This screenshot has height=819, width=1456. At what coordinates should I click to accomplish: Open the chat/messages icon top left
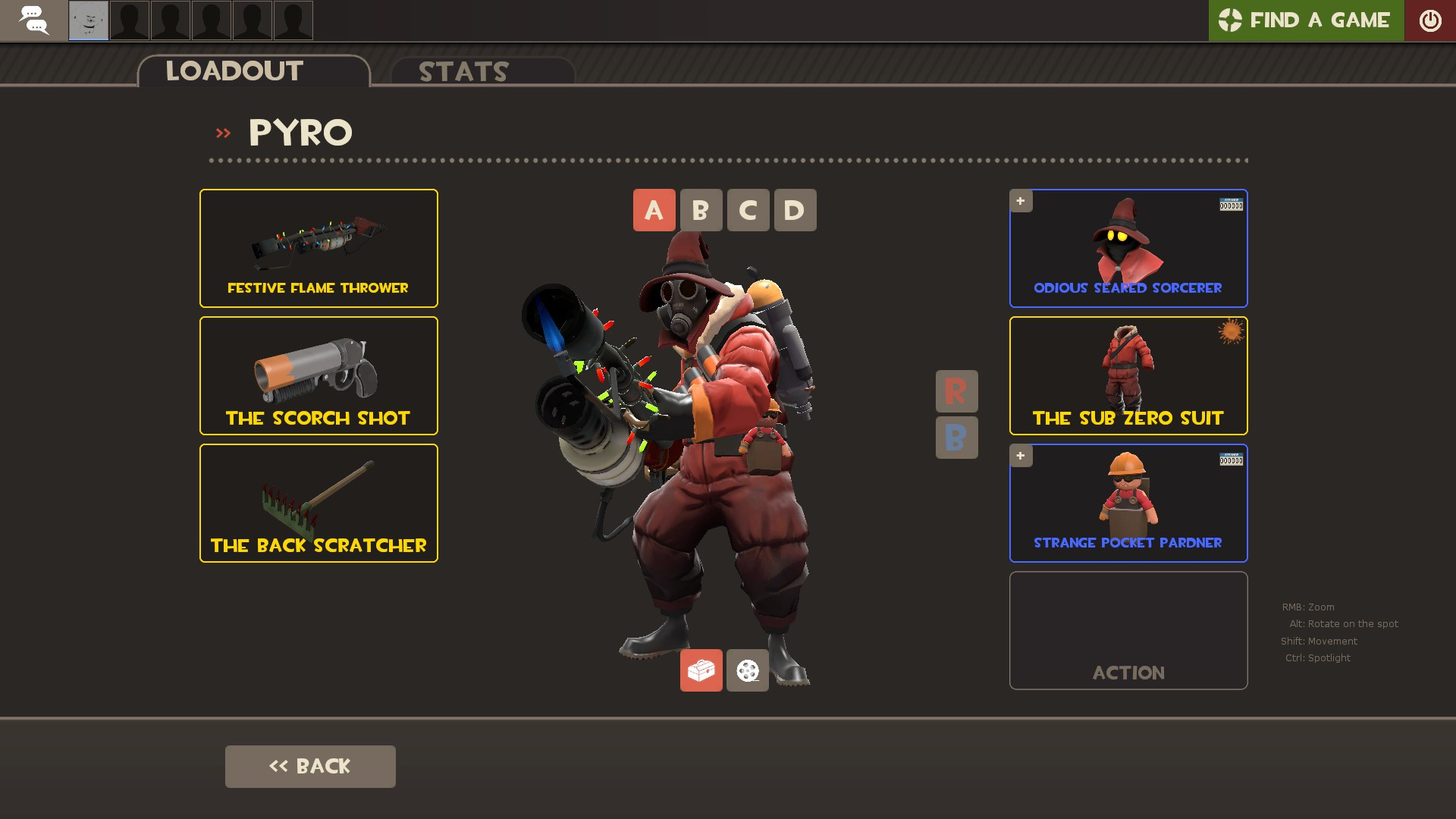tap(34, 20)
